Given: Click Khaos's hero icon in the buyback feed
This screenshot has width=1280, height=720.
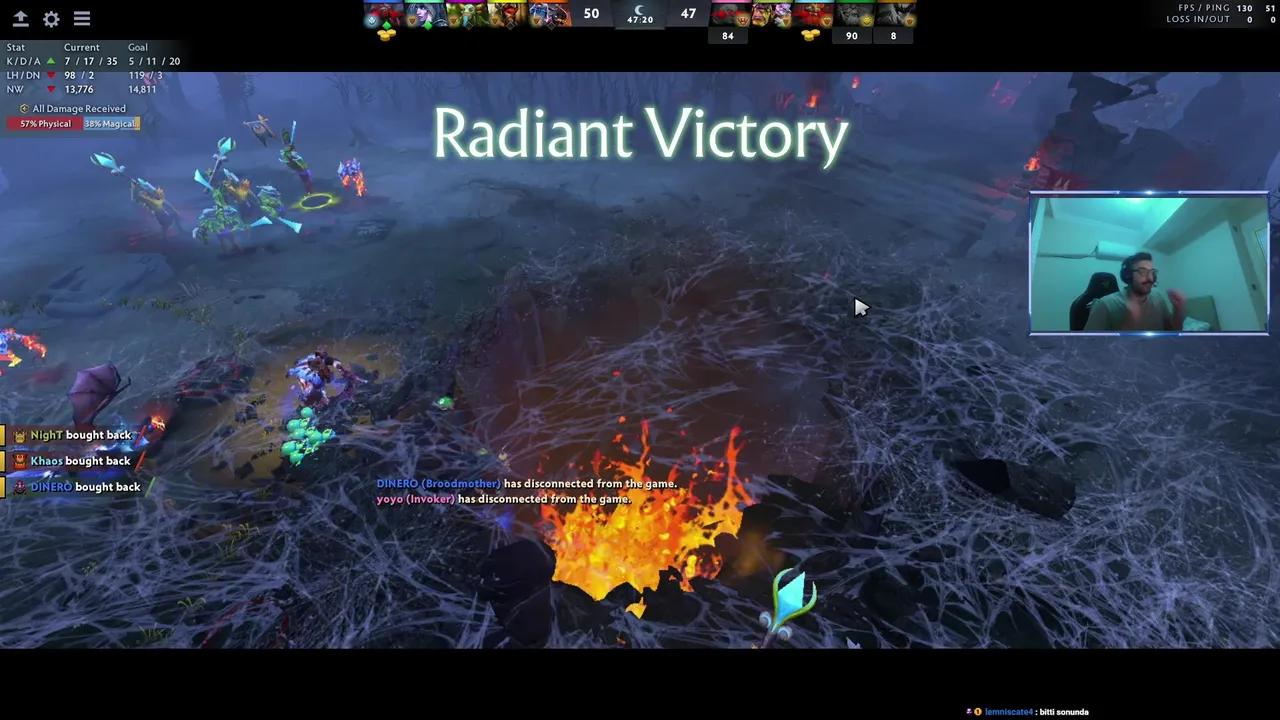Looking at the screenshot, I should click(x=19, y=460).
